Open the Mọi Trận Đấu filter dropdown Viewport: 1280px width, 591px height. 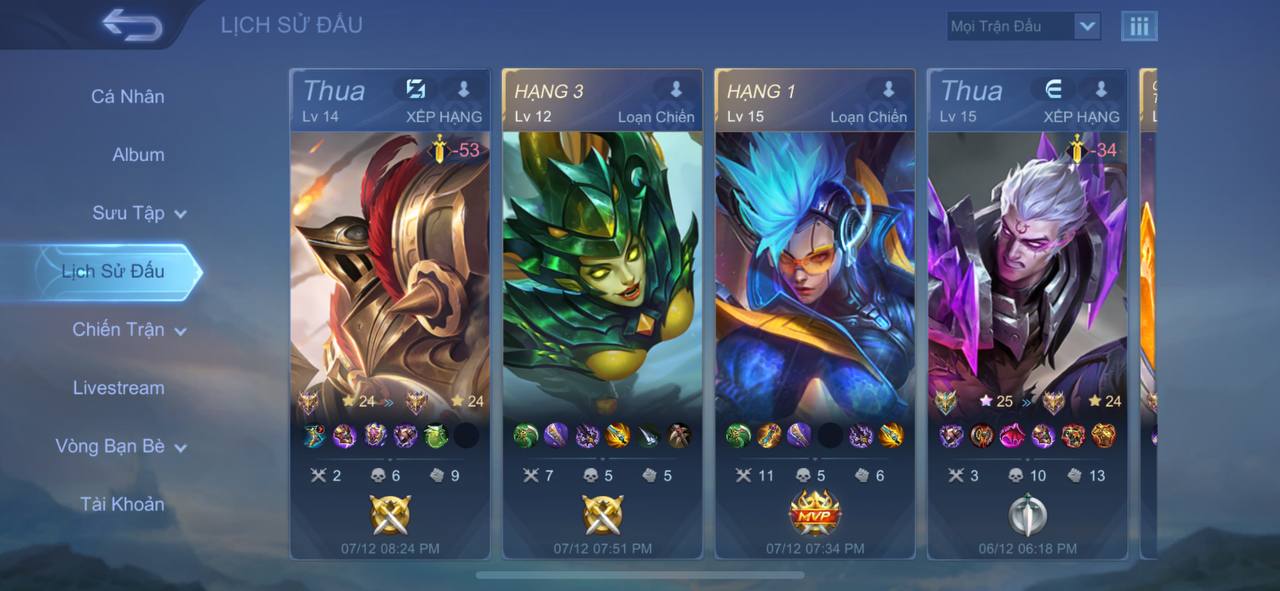(x=1023, y=27)
